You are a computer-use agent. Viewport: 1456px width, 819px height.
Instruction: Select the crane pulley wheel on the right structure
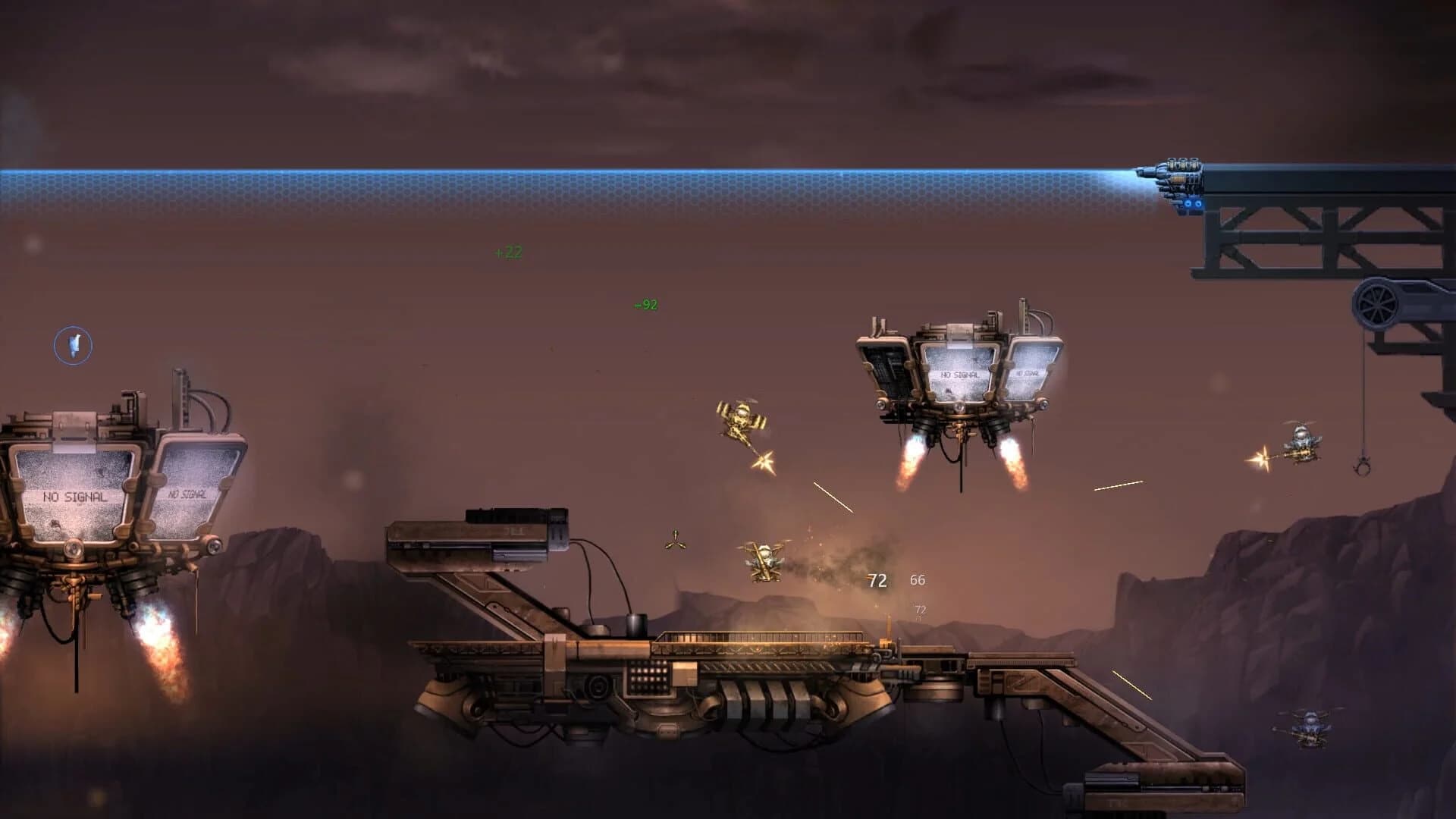1378,306
